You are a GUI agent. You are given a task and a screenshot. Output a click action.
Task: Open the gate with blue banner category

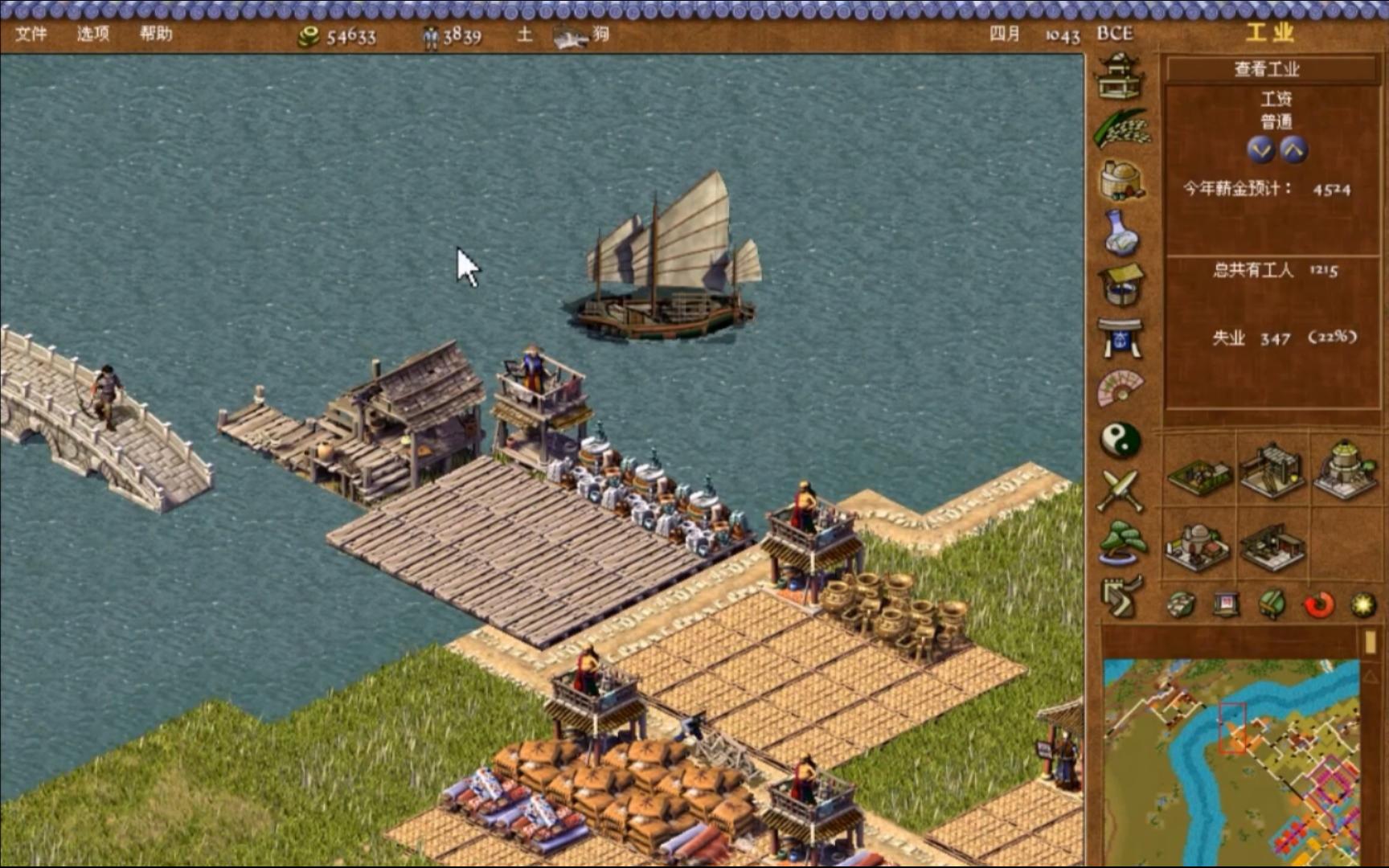tap(1121, 338)
